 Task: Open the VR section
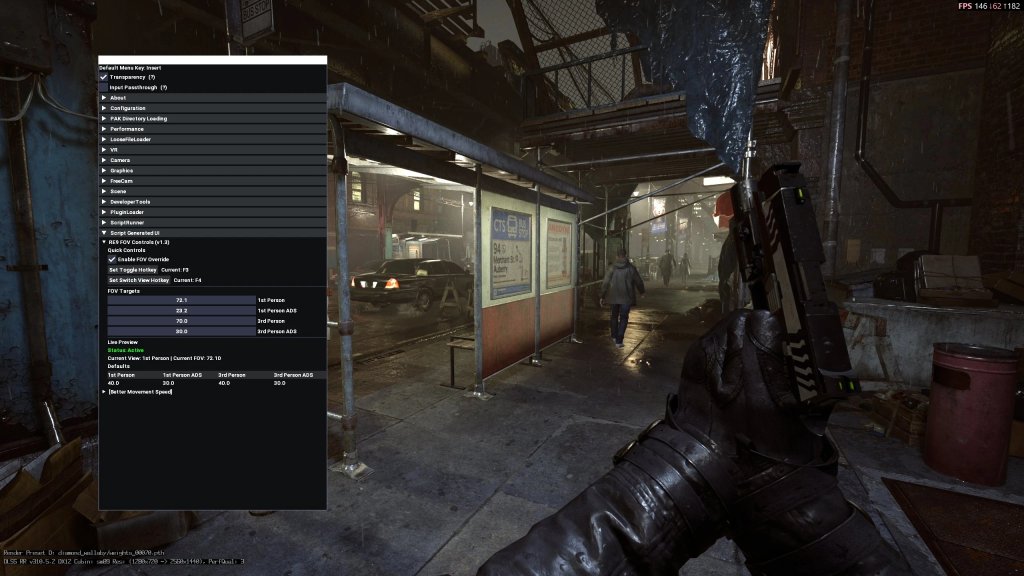pyautogui.click(x=114, y=150)
